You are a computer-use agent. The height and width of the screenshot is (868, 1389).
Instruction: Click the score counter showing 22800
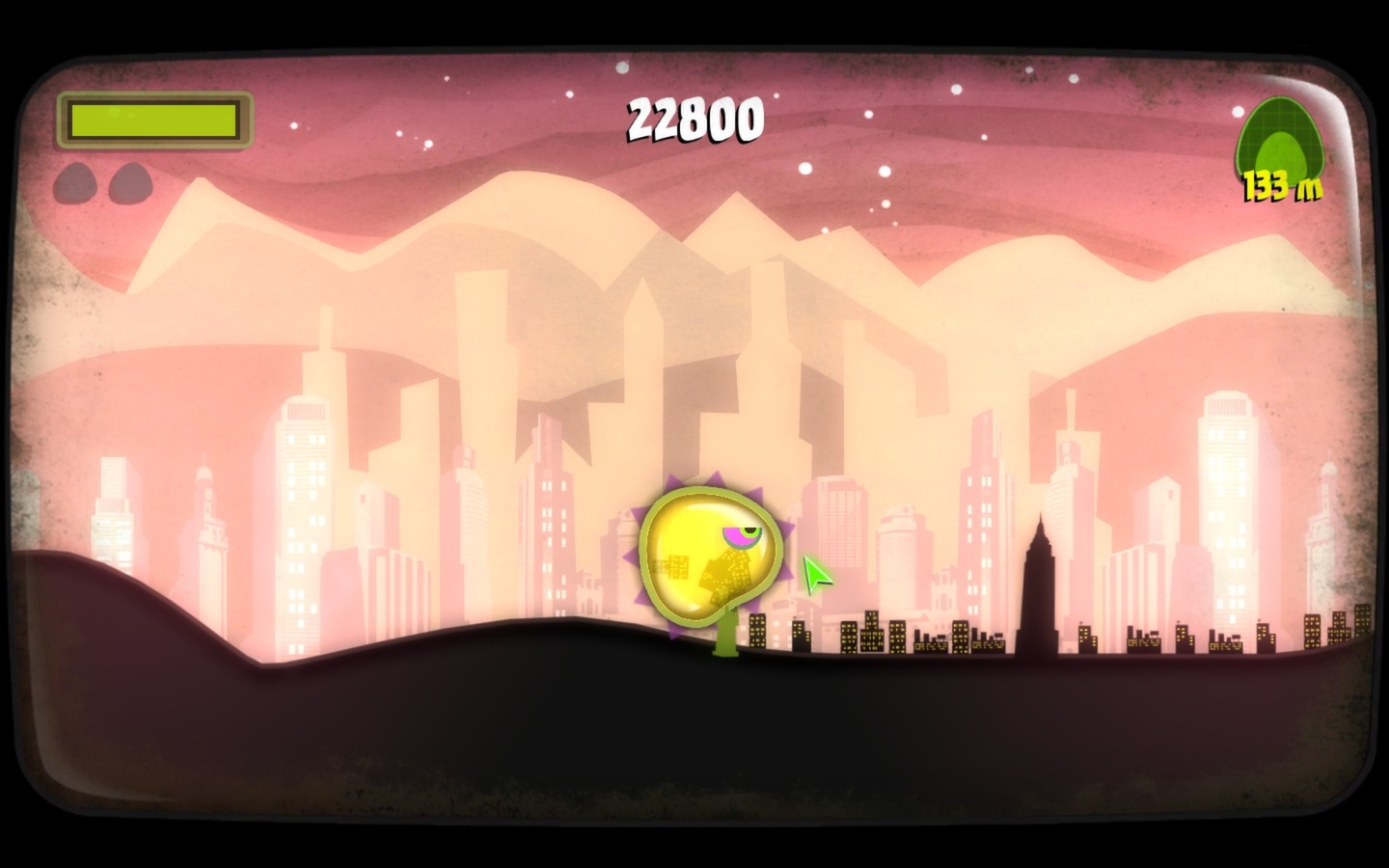696,118
